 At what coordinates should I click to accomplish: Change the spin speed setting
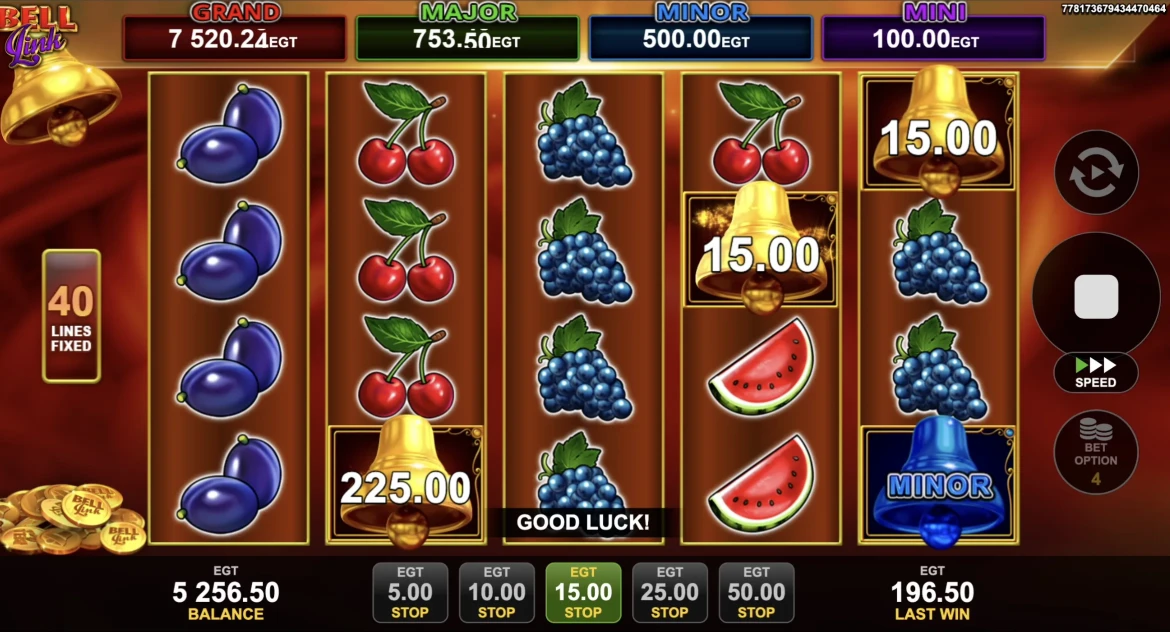pos(1095,372)
